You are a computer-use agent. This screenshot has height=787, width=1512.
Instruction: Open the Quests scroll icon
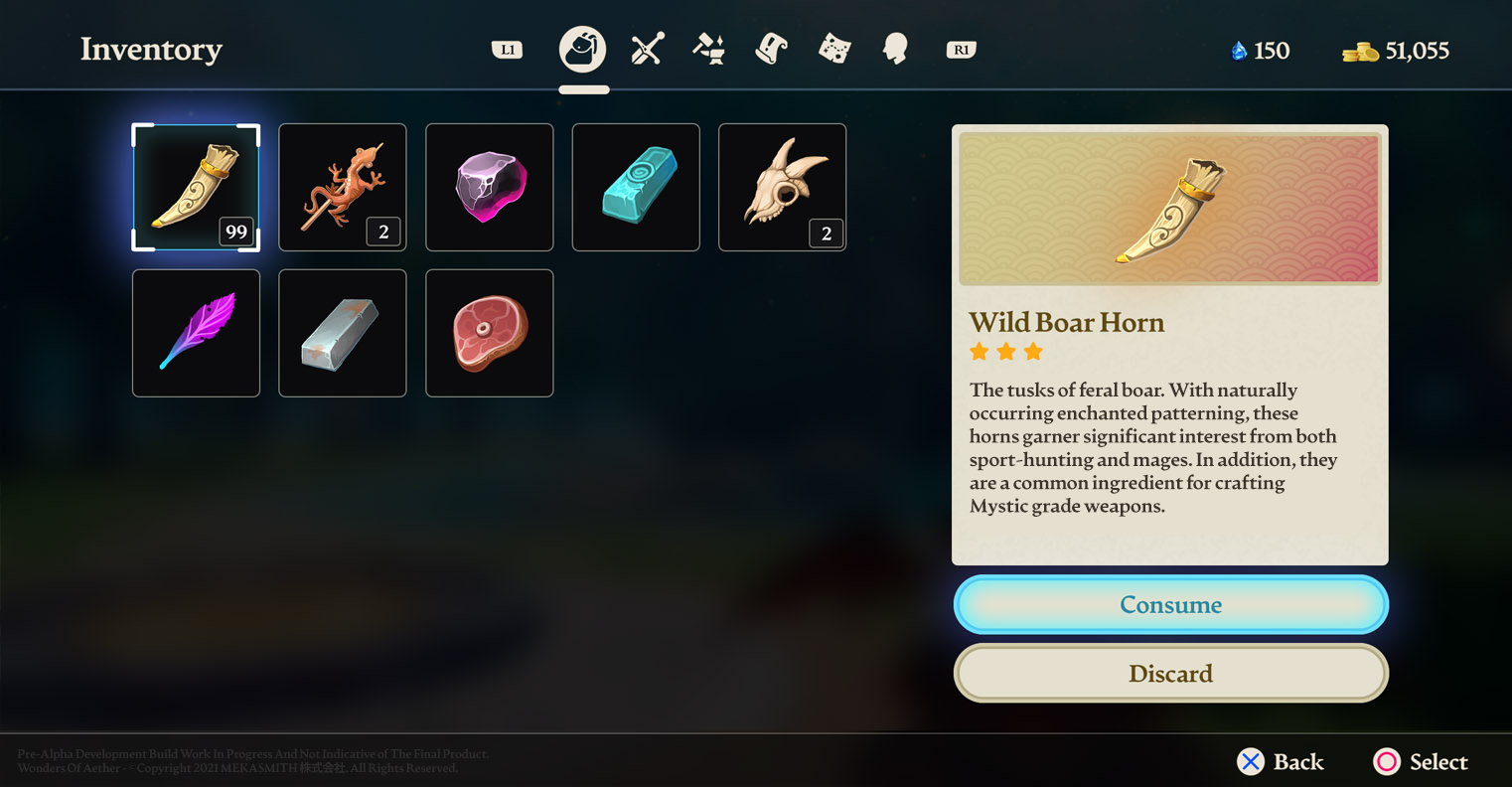tap(771, 48)
